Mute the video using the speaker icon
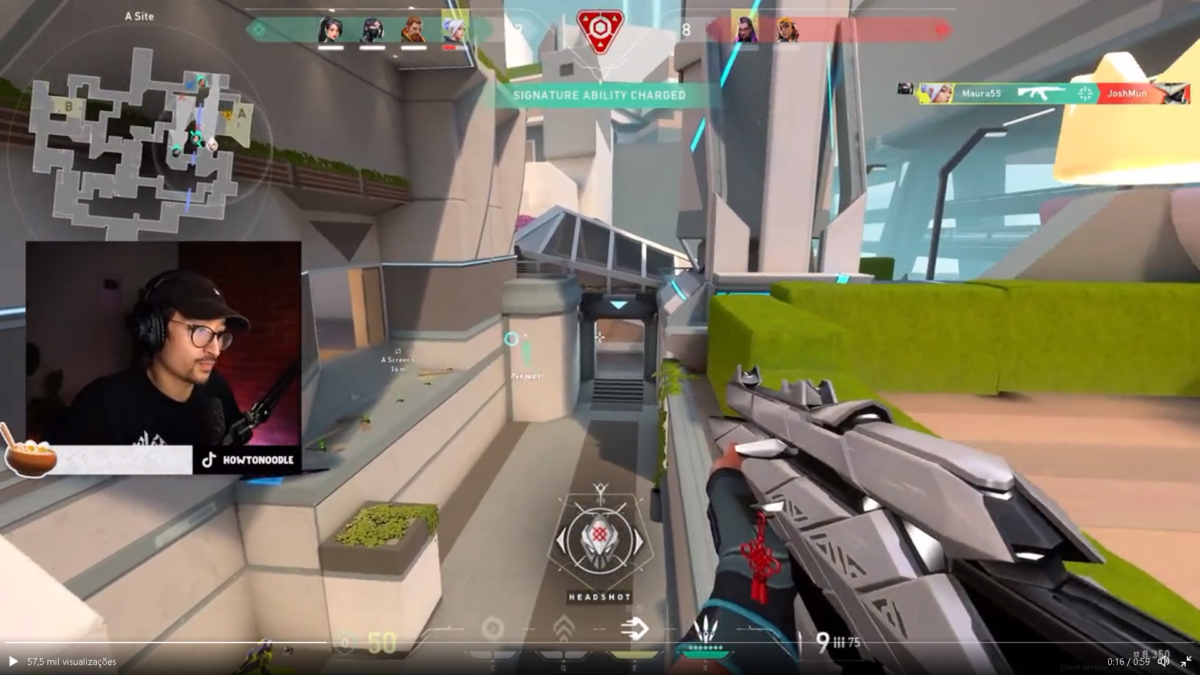 1163,661
